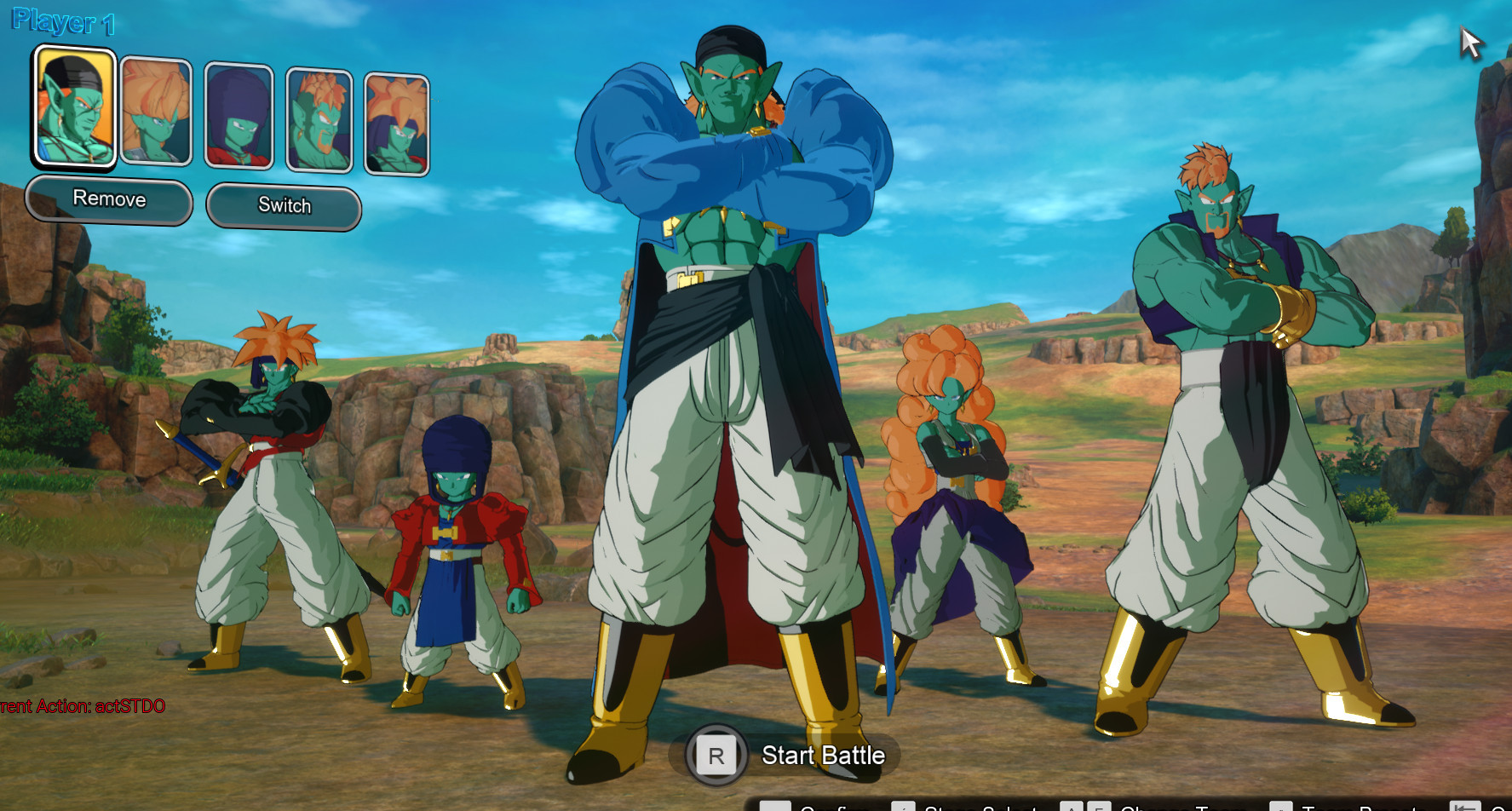Click the small red-clothed character model
1512x811 pixels.
456,545
